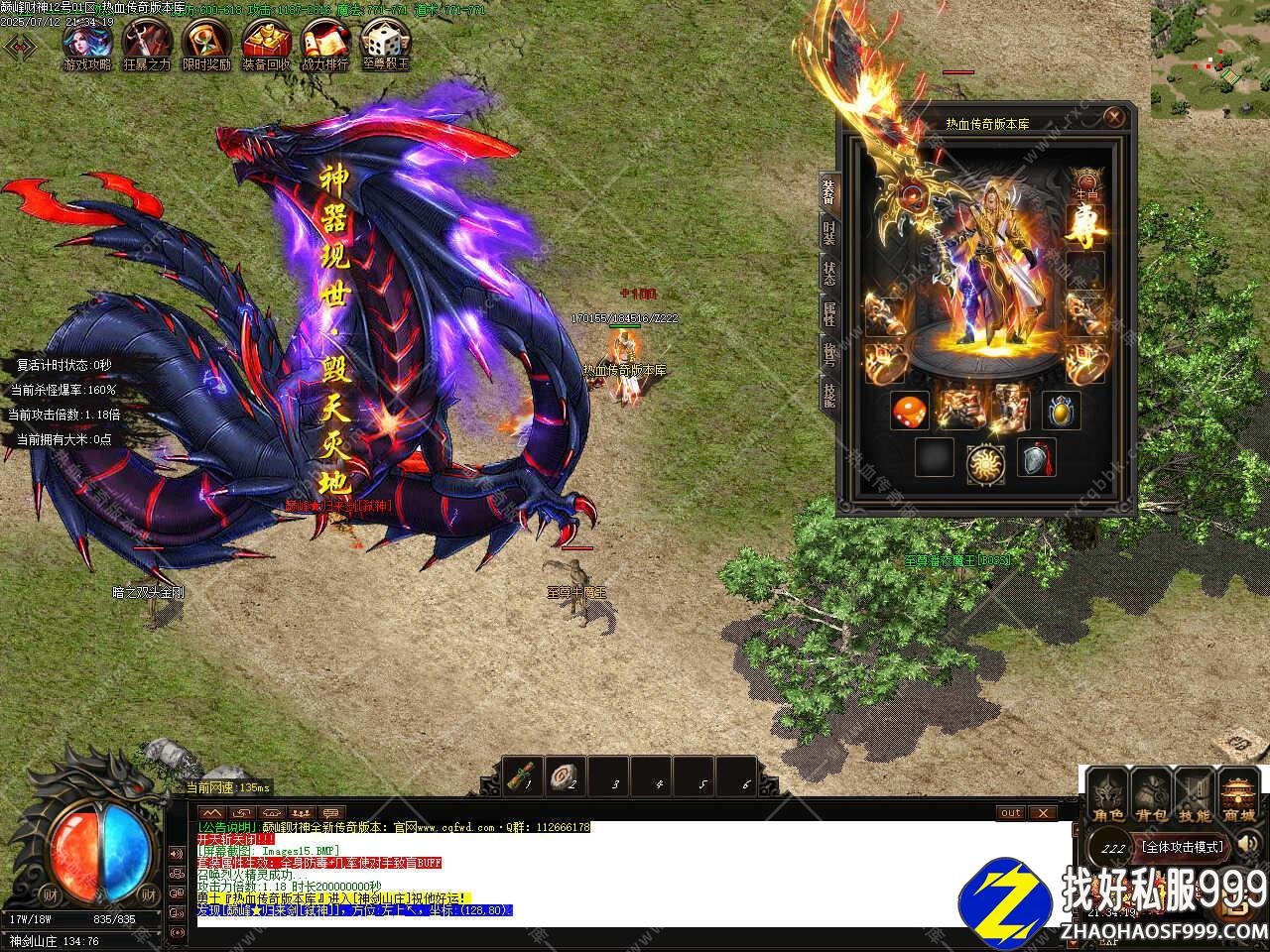Screen dimensions: 1270x952
Task: Open the 限时奖励 hourglass icon
Action: [x=205, y=43]
